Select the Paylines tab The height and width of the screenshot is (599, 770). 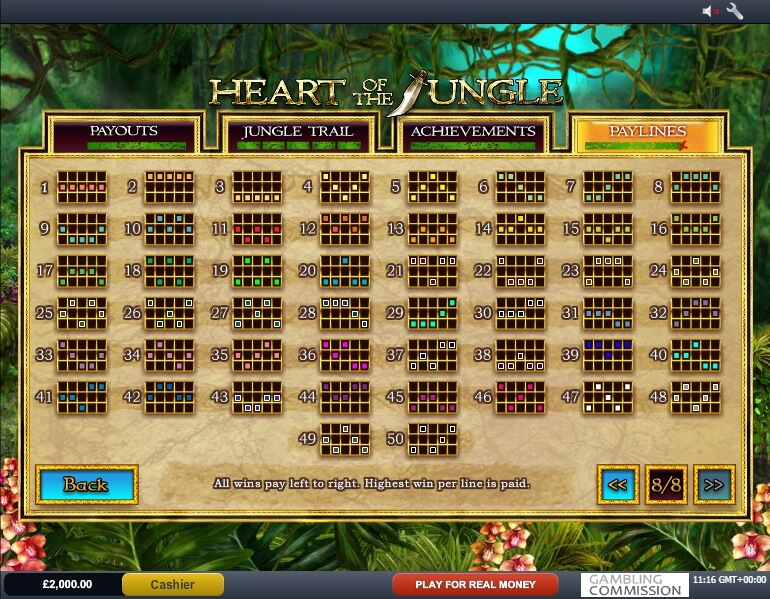click(x=647, y=132)
